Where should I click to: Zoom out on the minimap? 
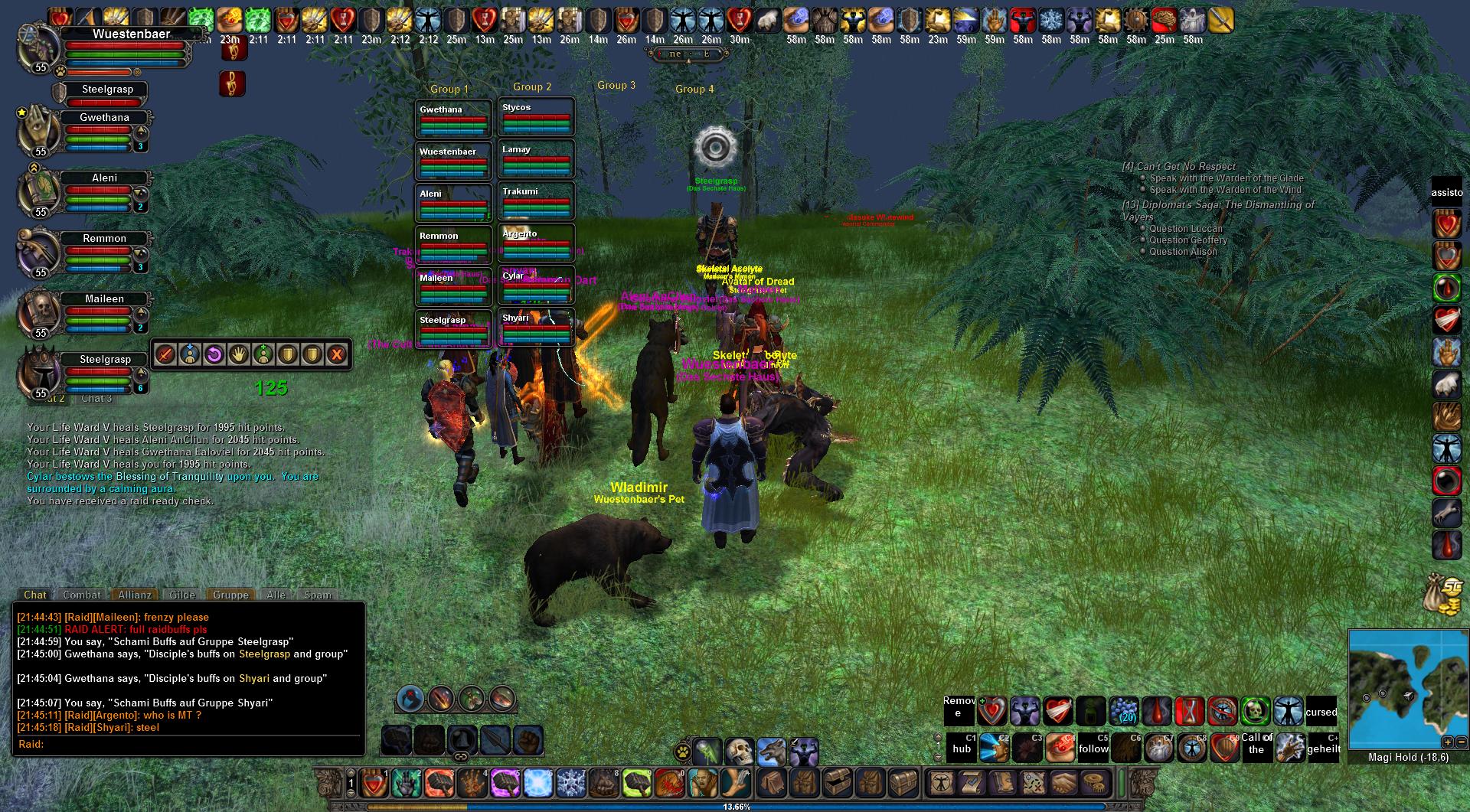coord(1461,742)
